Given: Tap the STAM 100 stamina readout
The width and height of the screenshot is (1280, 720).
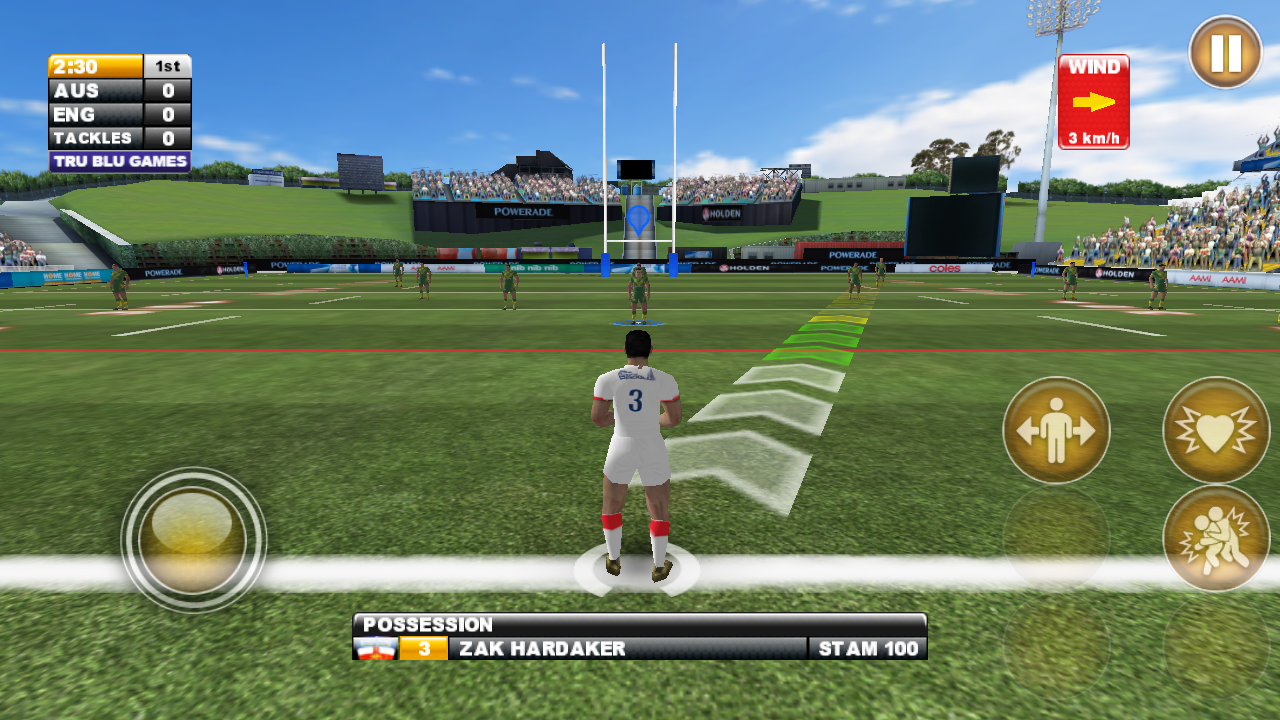Looking at the screenshot, I should click(866, 648).
